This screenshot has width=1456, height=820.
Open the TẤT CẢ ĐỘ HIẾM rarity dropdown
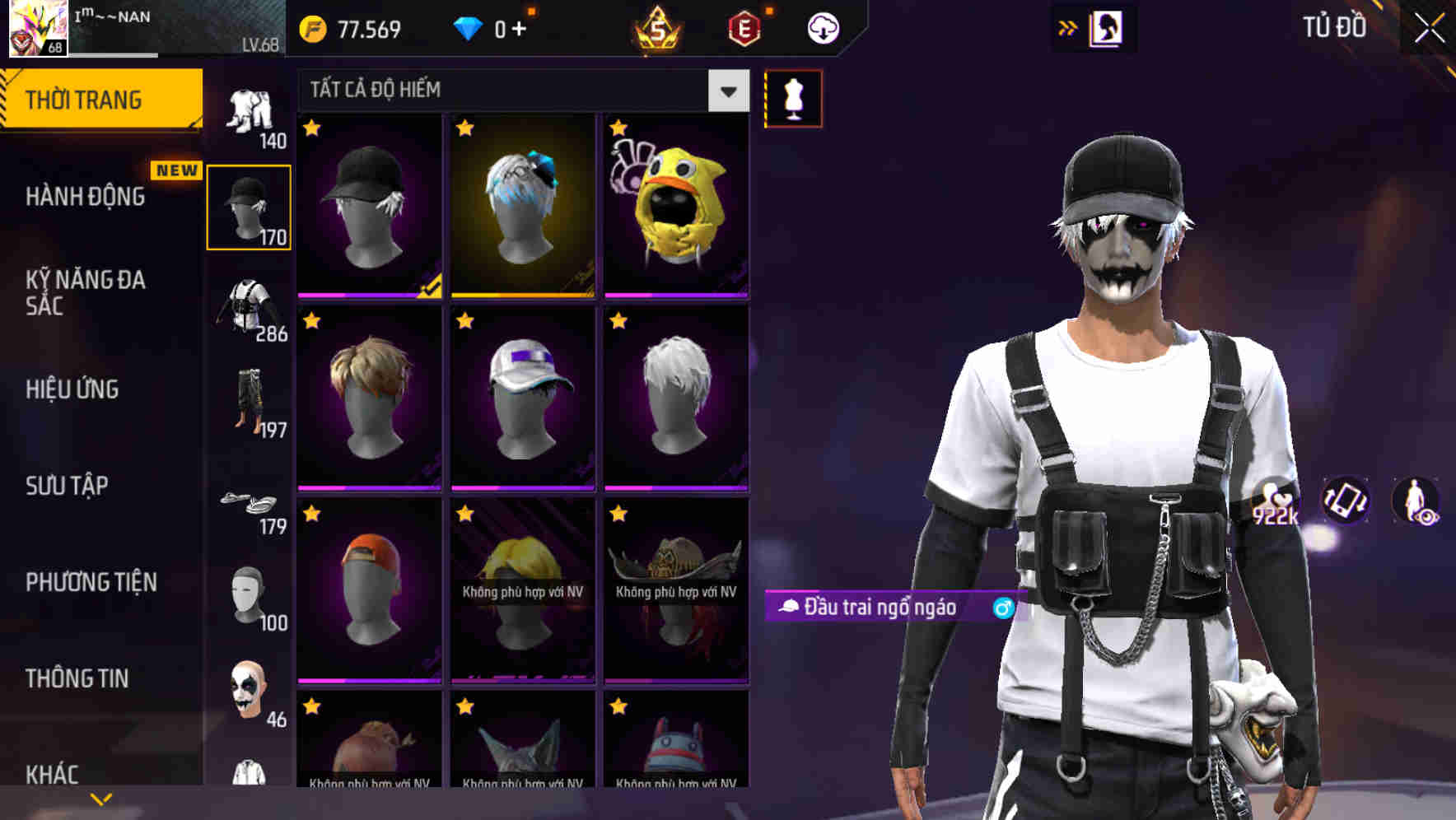pos(726,91)
